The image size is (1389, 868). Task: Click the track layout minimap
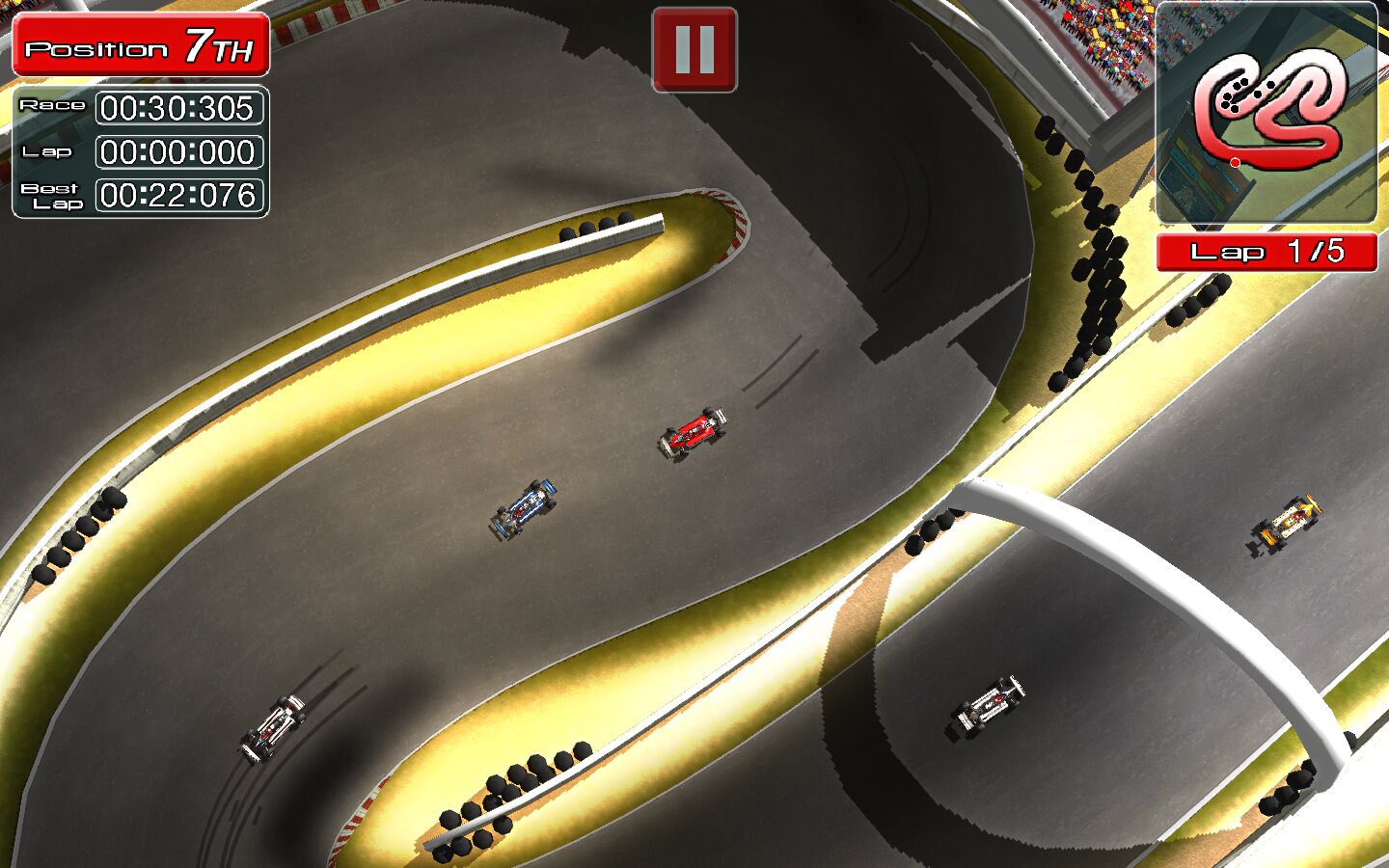click(x=1266, y=113)
